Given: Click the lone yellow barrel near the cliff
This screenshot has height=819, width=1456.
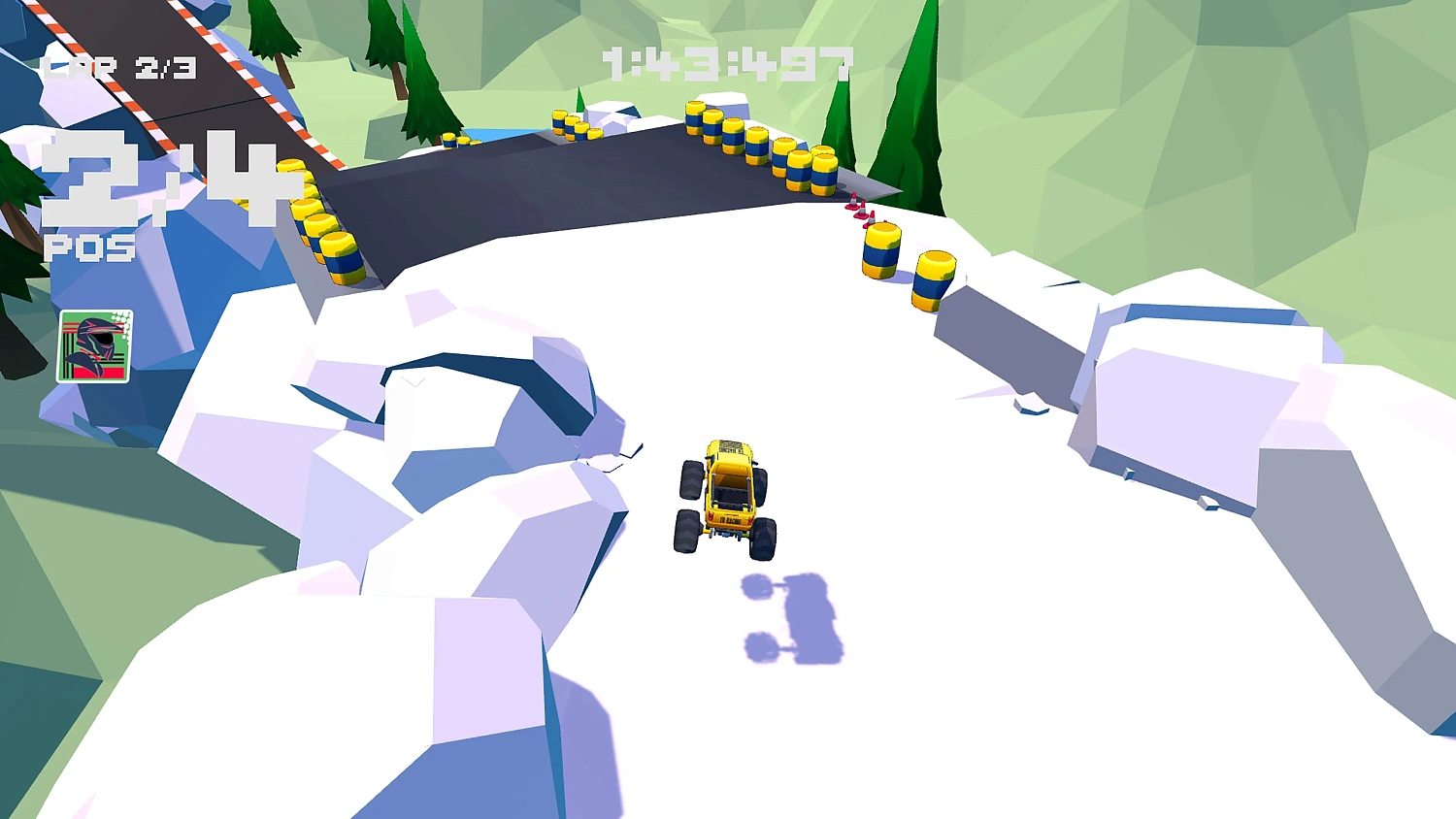Looking at the screenshot, I should click(879, 252).
